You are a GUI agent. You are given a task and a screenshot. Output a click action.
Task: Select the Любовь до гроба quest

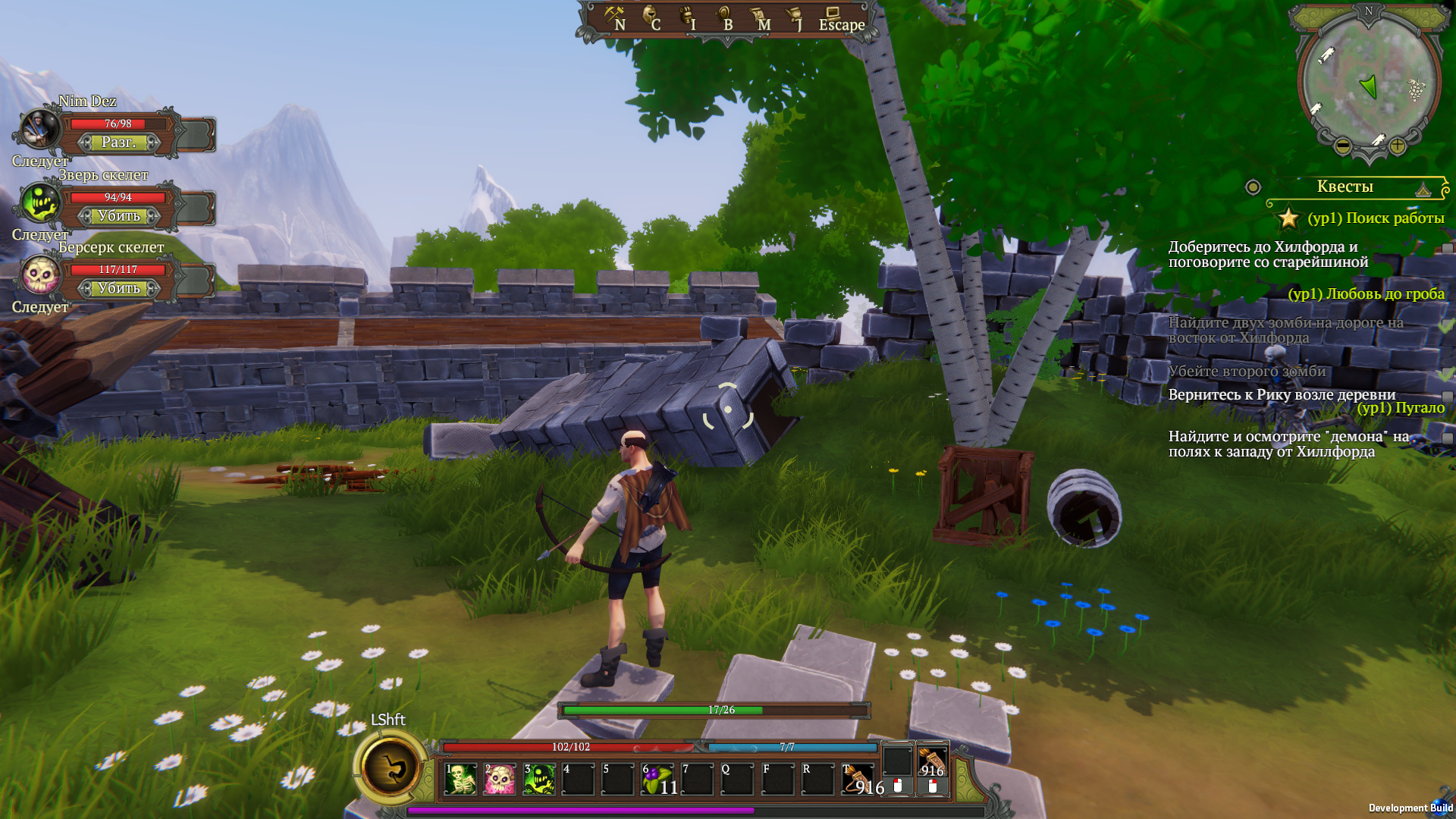click(x=1366, y=294)
